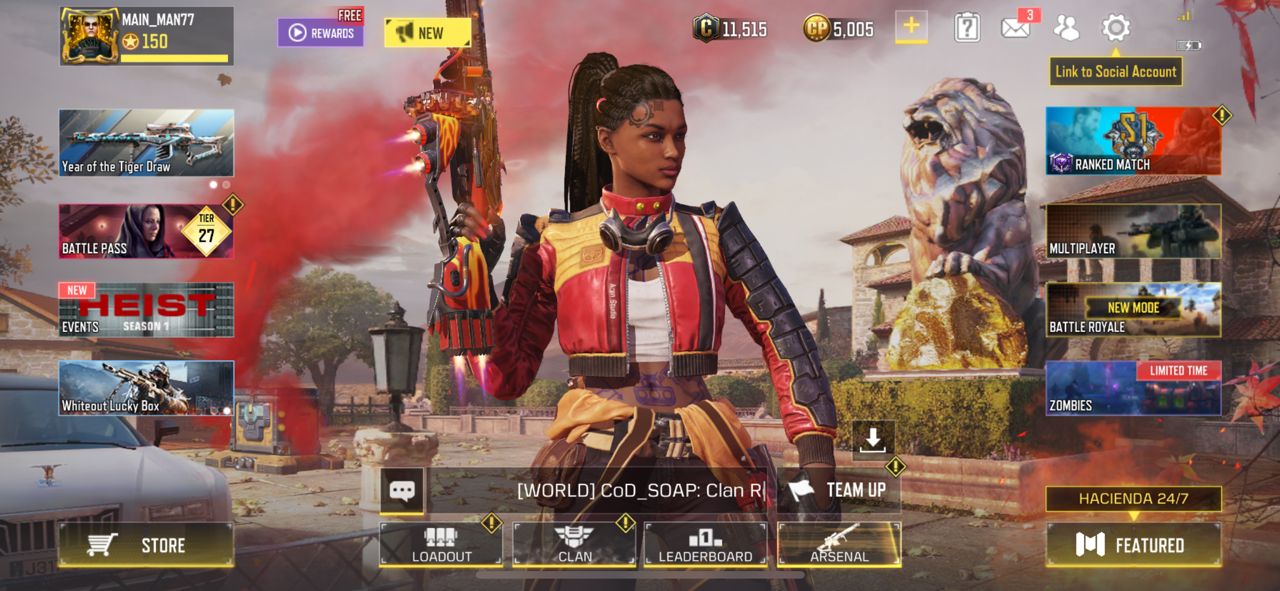Screen dimensions: 1280x591
Task: Open the NEW announcements megaphone
Action: 427,32
